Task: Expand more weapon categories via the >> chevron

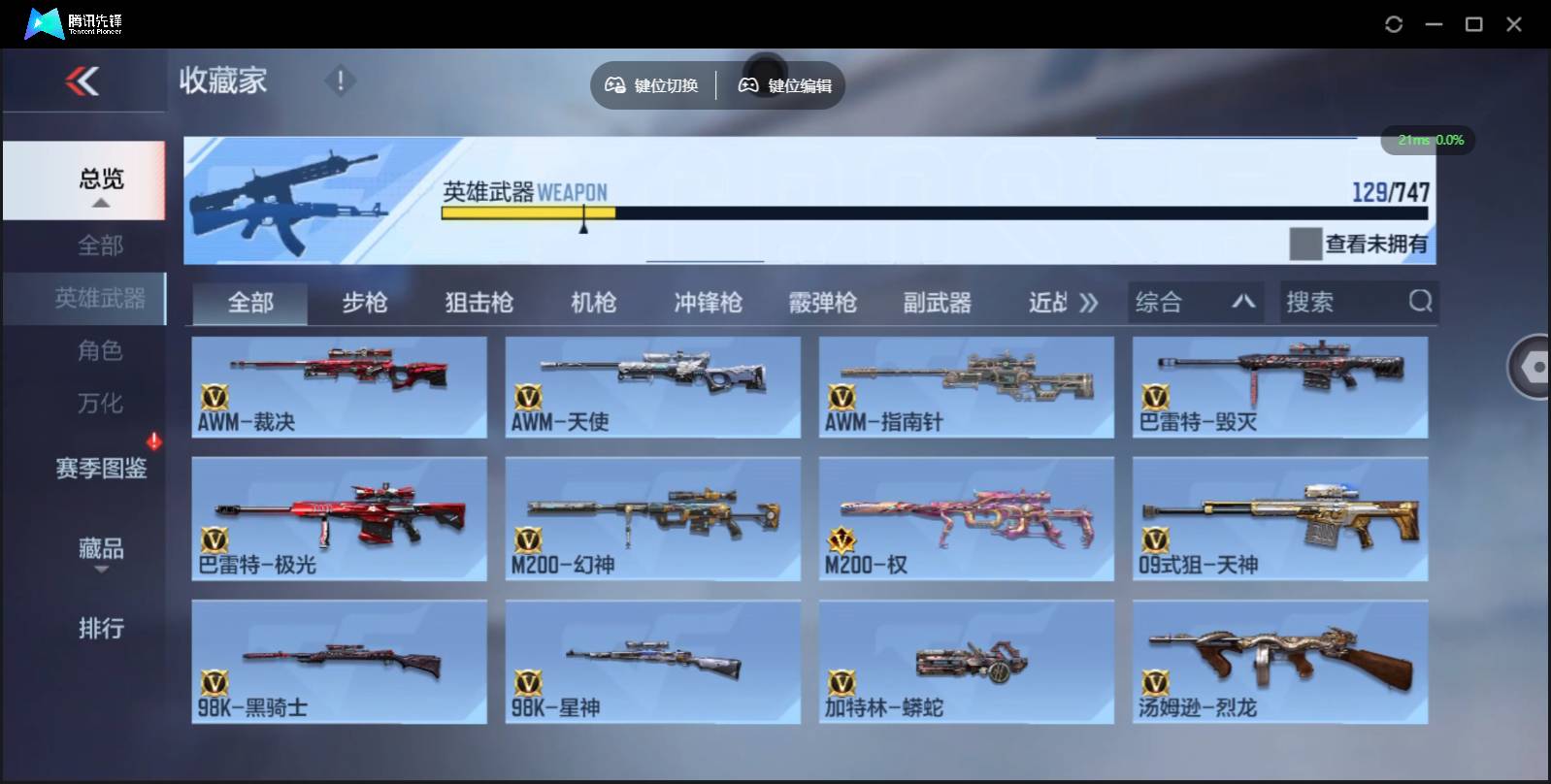Action: (x=1090, y=302)
